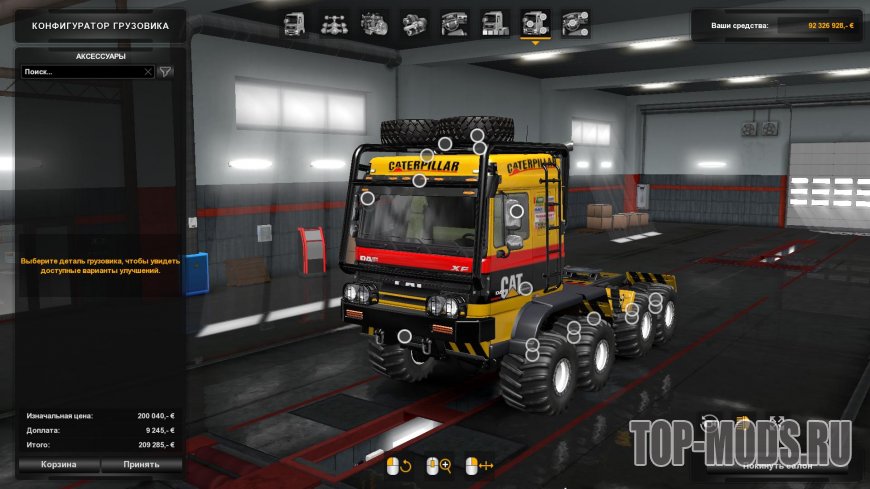
Task: Focus the Поиск search field
Action: pos(82,72)
